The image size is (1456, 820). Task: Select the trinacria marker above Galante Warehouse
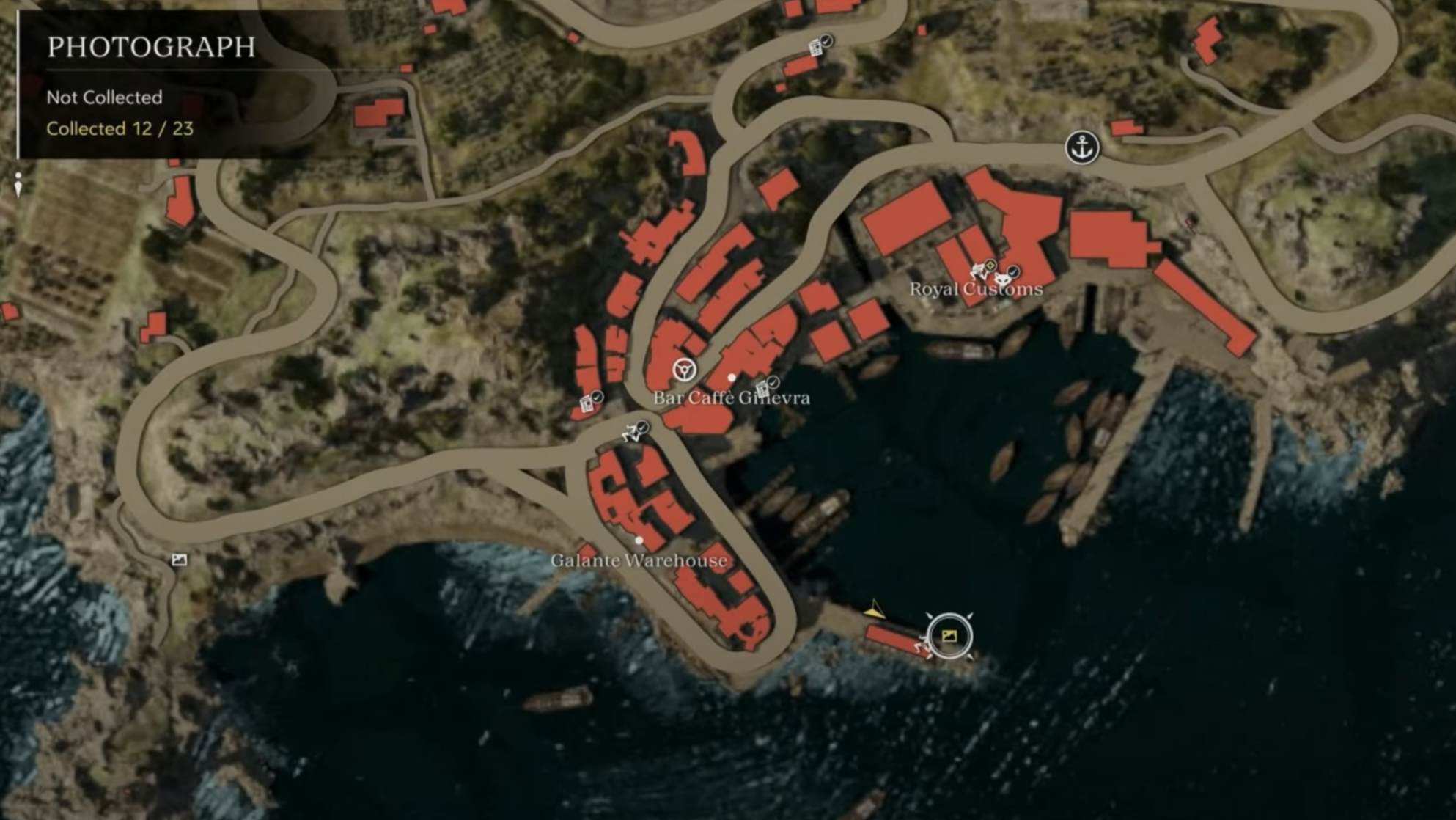click(x=632, y=432)
